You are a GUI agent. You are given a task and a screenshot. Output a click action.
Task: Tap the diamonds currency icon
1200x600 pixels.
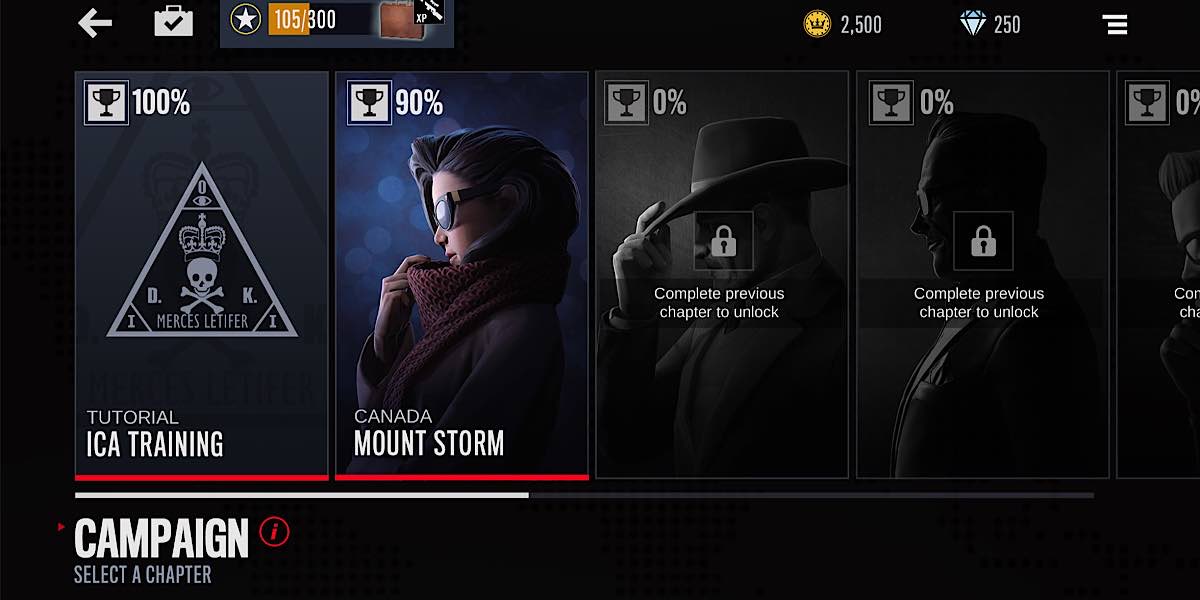[x=972, y=24]
